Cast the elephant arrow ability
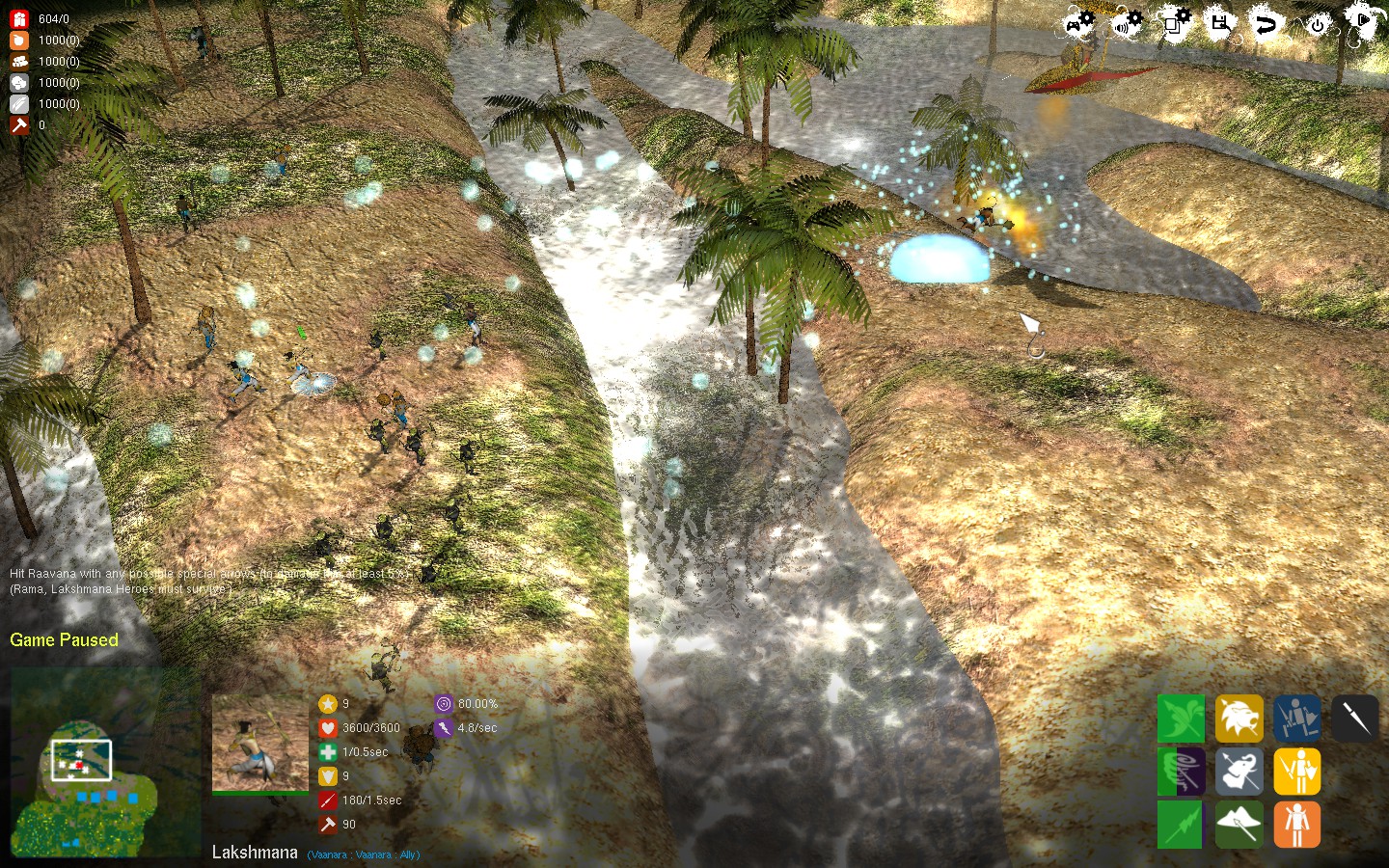1389x868 pixels. tap(1239, 772)
